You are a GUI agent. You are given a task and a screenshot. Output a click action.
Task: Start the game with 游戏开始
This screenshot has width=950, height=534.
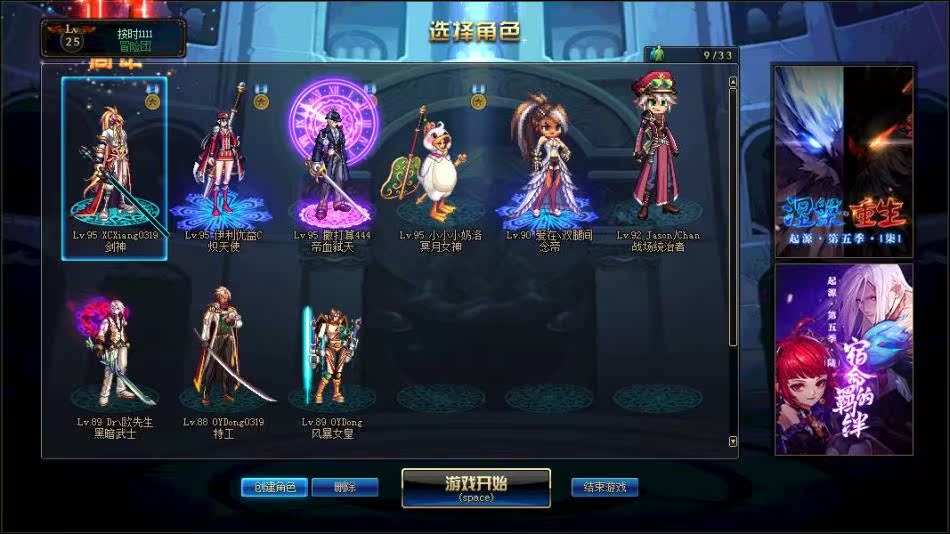coord(476,487)
